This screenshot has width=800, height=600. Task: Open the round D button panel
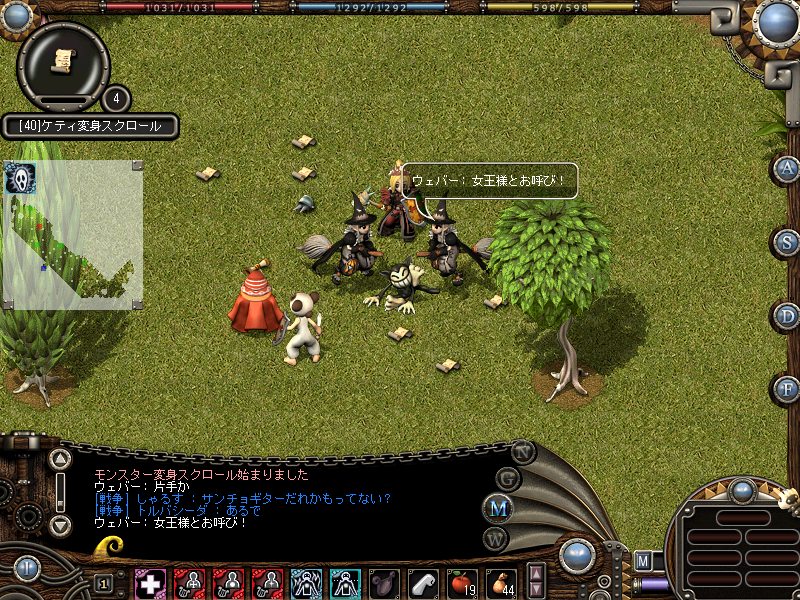(x=787, y=316)
